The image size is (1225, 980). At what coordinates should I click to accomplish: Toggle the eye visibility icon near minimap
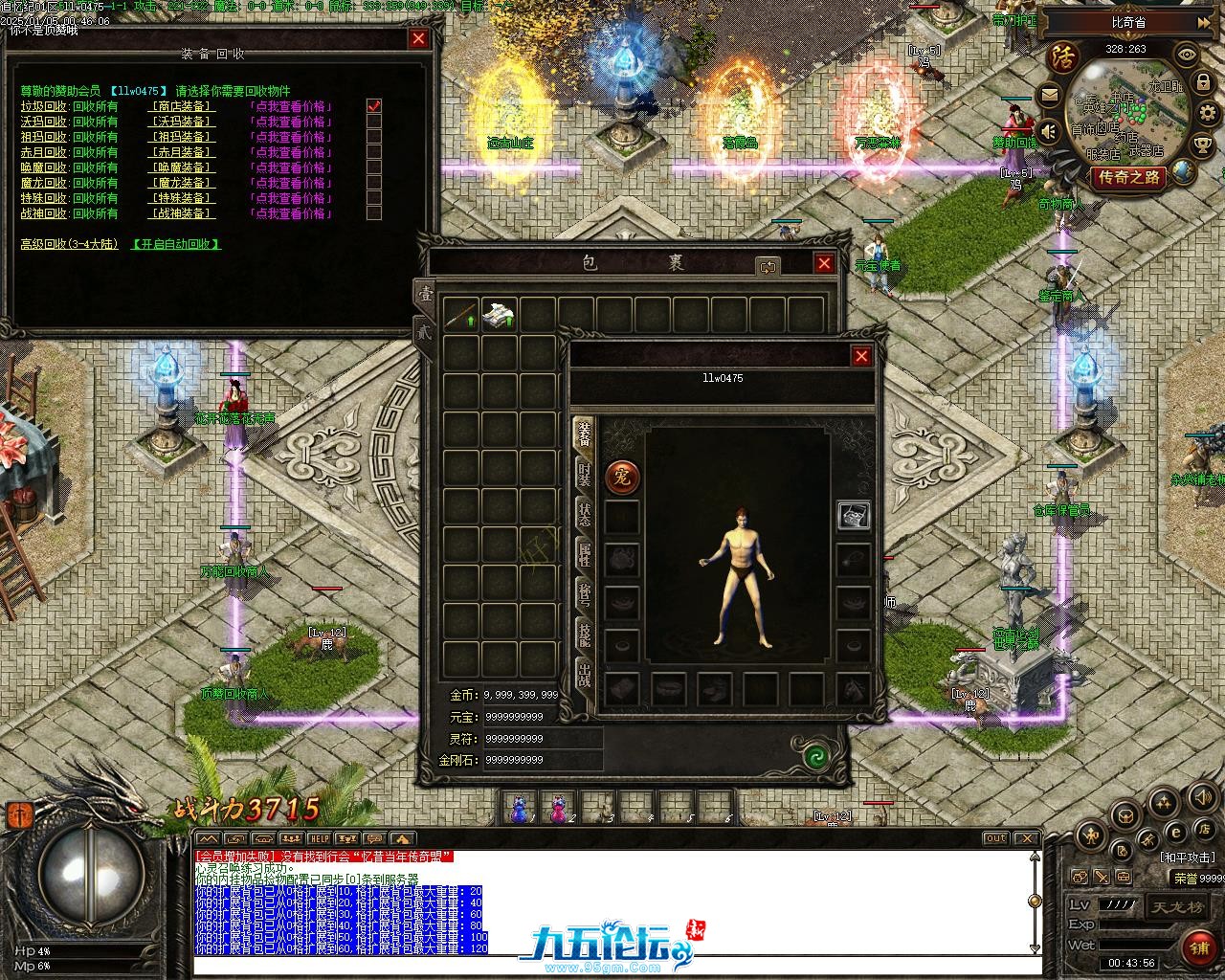click(x=1187, y=55)
